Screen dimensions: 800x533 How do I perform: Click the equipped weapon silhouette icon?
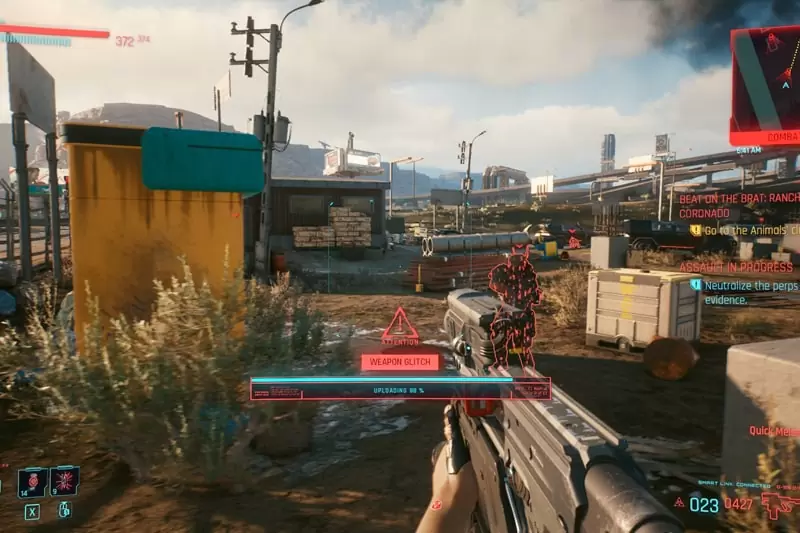click(x=779, y=504)
